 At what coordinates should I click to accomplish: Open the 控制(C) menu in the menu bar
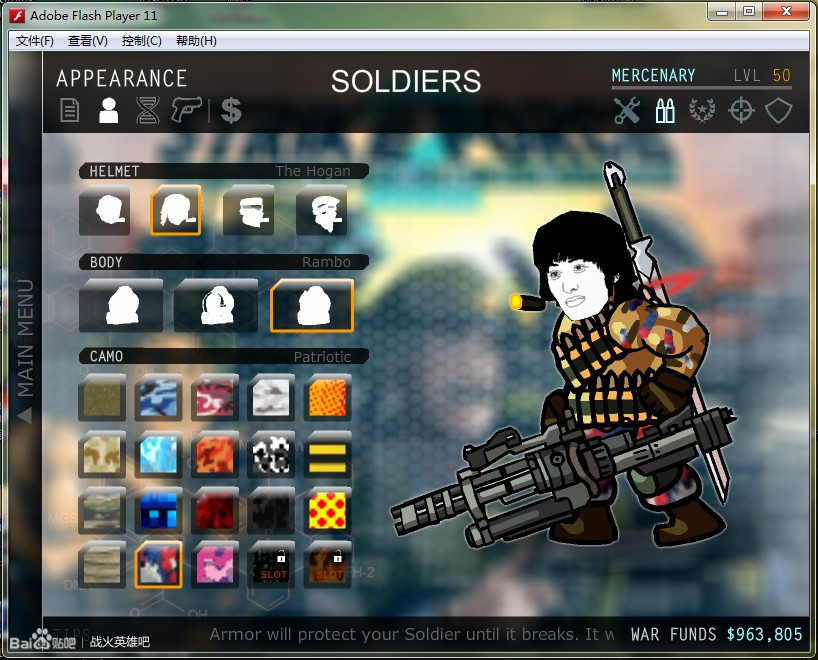coord(141,41)
